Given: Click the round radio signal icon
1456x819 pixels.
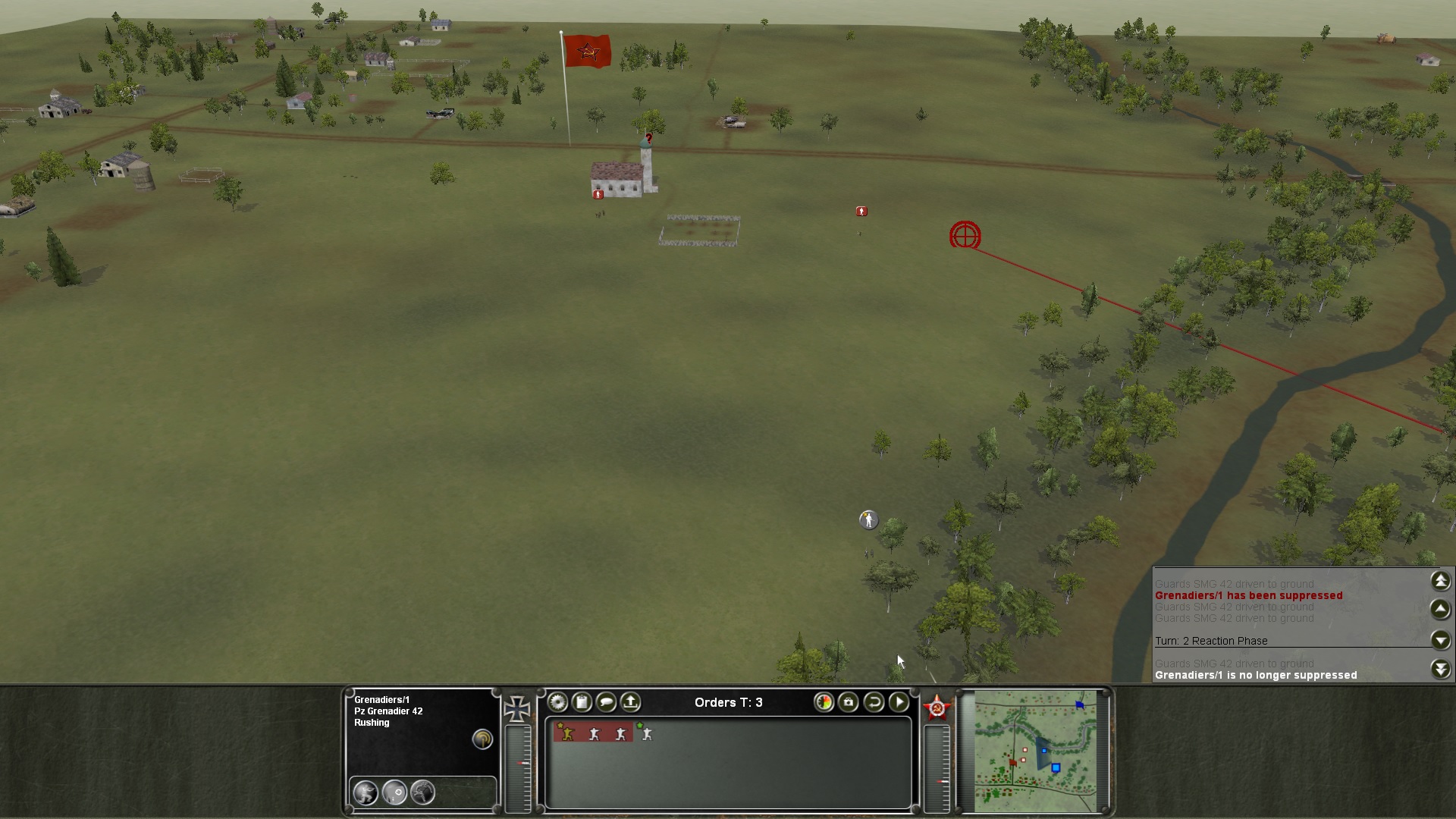Looking at the screenshot, I should click(x=482, y=739).
